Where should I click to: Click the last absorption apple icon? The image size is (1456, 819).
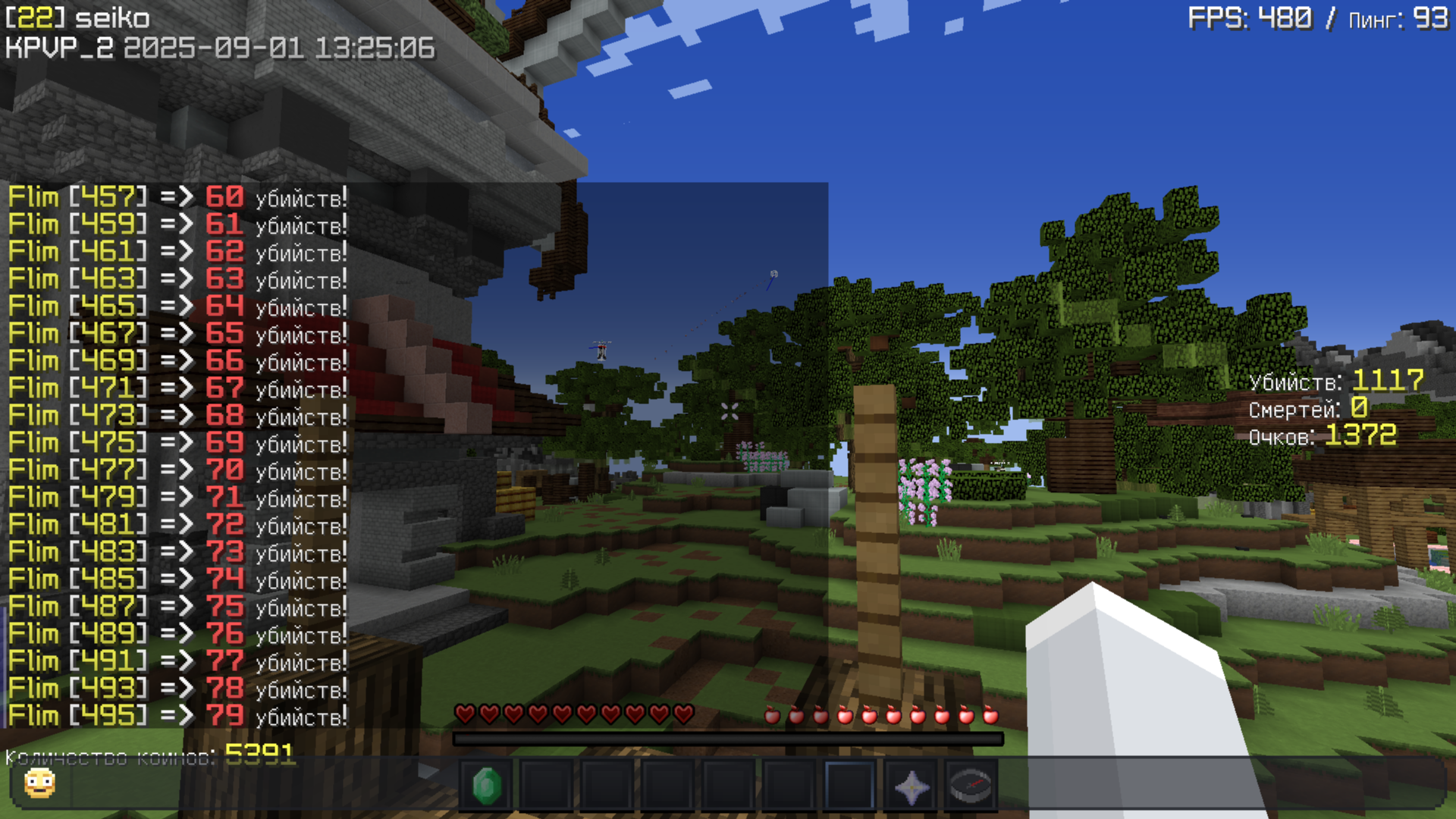(991, 715)
